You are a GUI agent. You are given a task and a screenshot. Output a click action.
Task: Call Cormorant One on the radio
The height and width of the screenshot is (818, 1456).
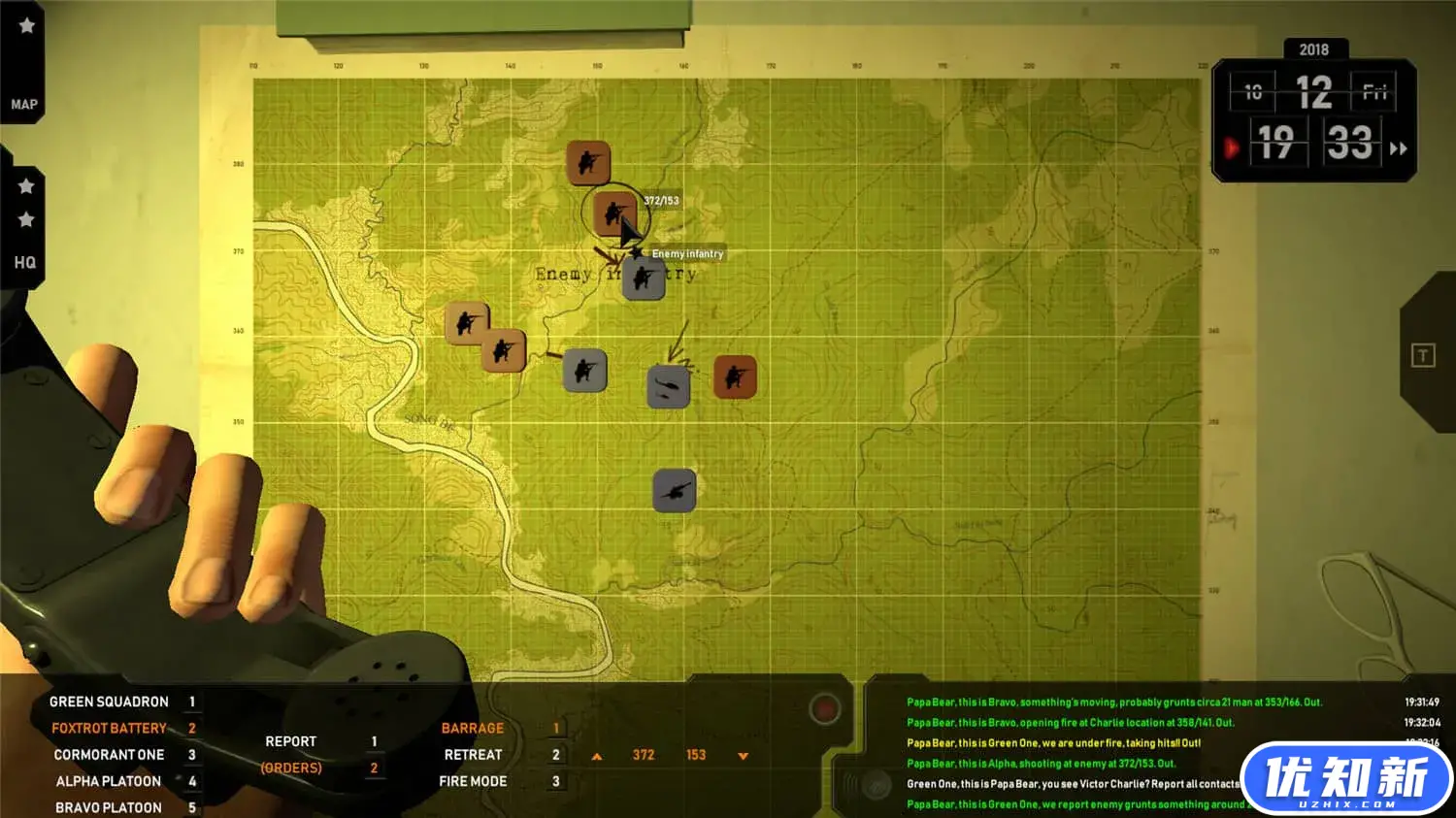(x=109, y=754)
